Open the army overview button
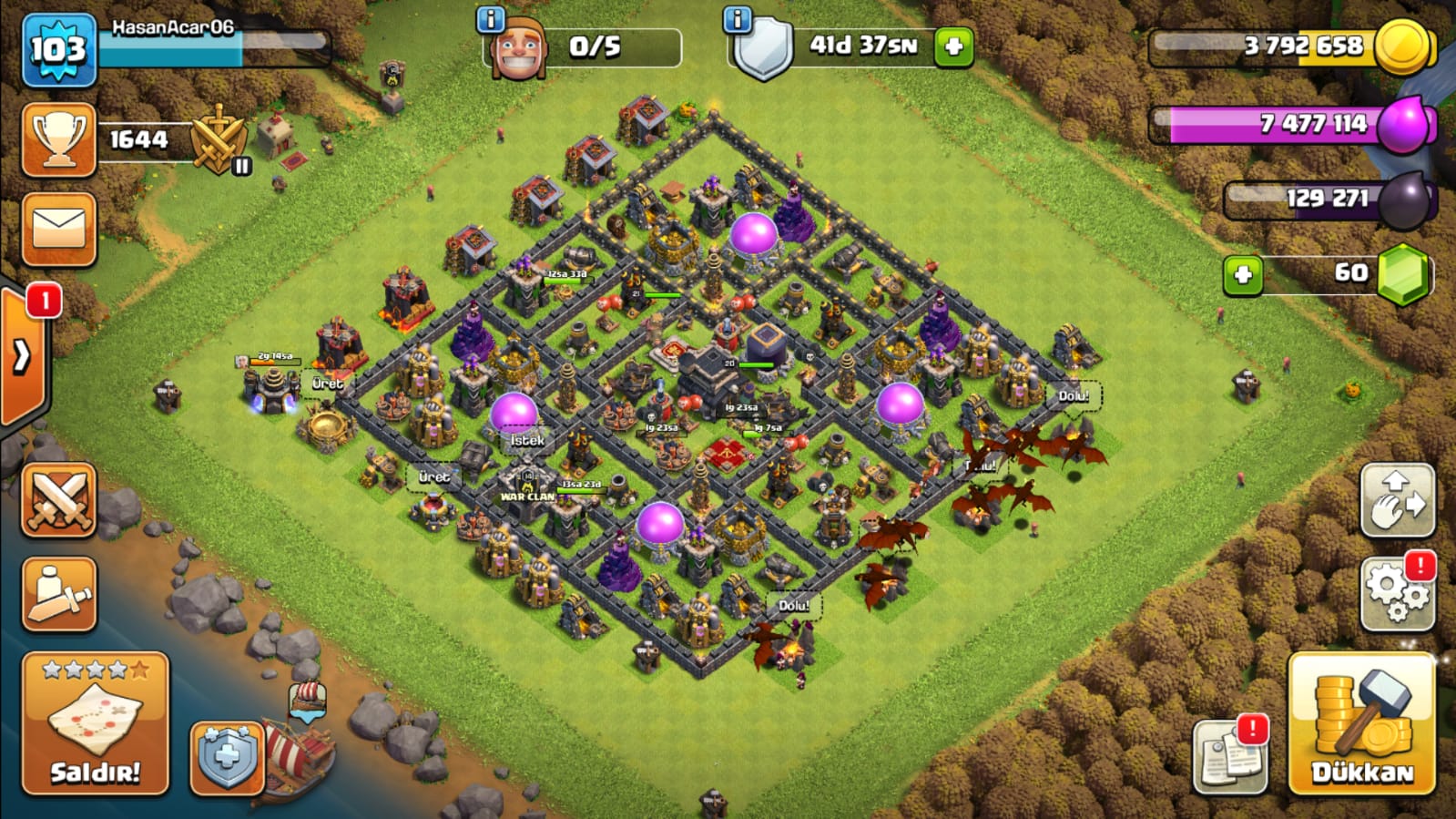The width and height of the screenshot is (1456, 819). 59,594
